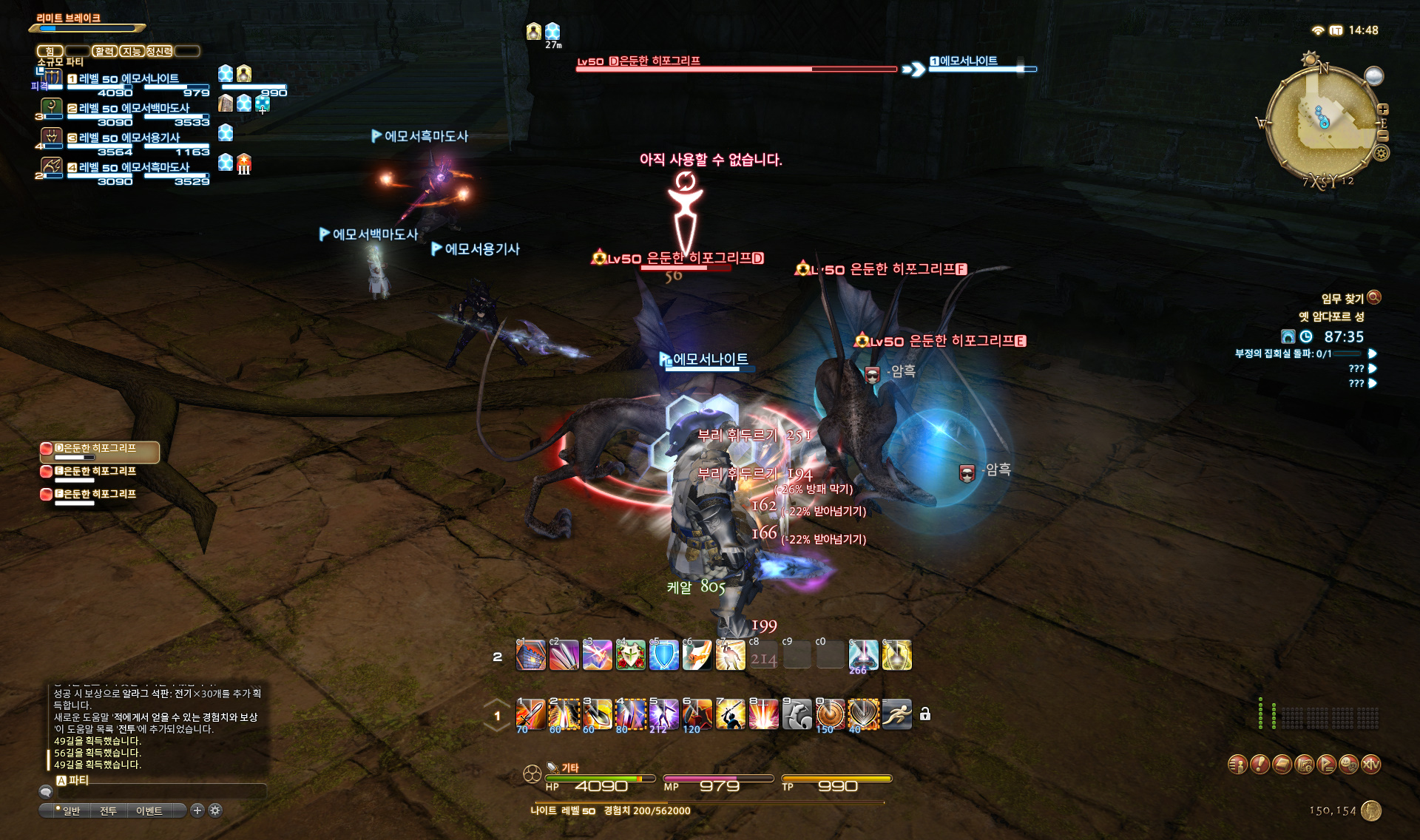Choose party member 에모서용기사 in party list
The width and height of the screenshot is (1420, 840).
point(129,138)
